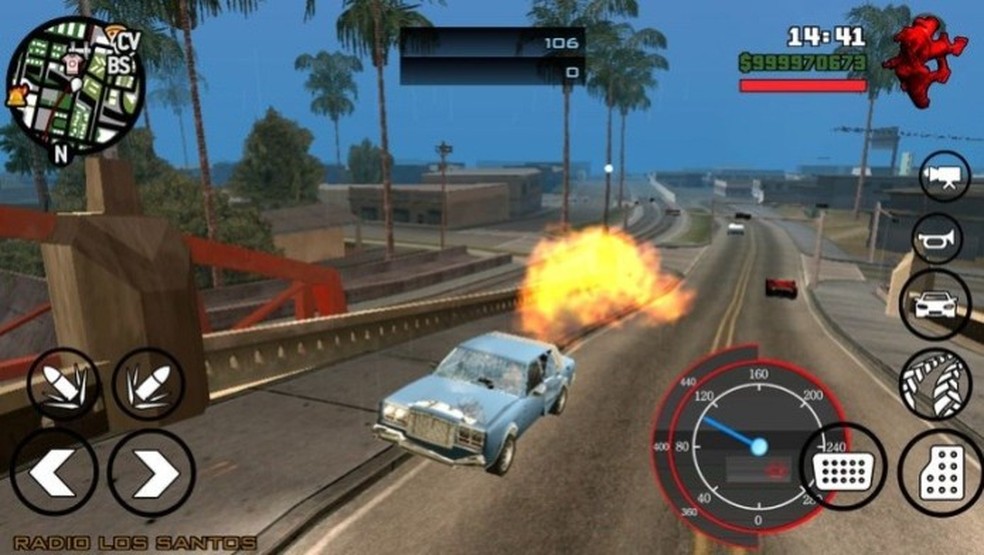Apply the handbrake tire button
Screen dimensions: 984x555
pyautogui.click(x=935, y=381)
